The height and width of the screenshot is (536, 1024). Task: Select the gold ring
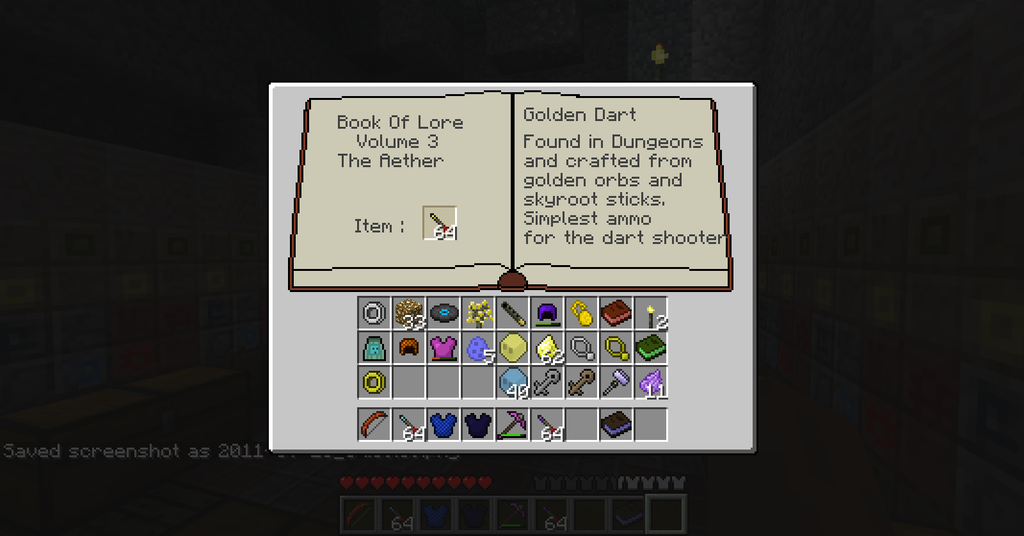point(374,382)
